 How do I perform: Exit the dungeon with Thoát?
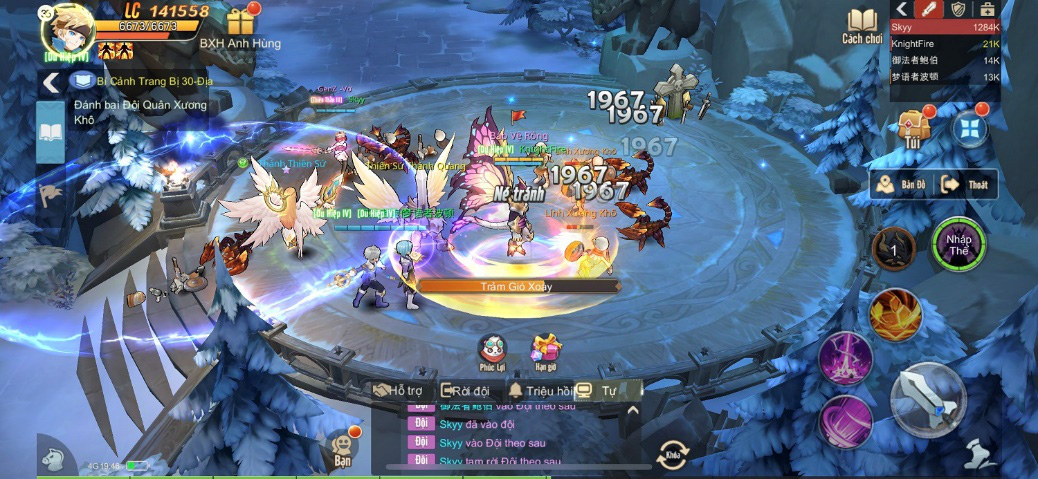pos(966,185)
